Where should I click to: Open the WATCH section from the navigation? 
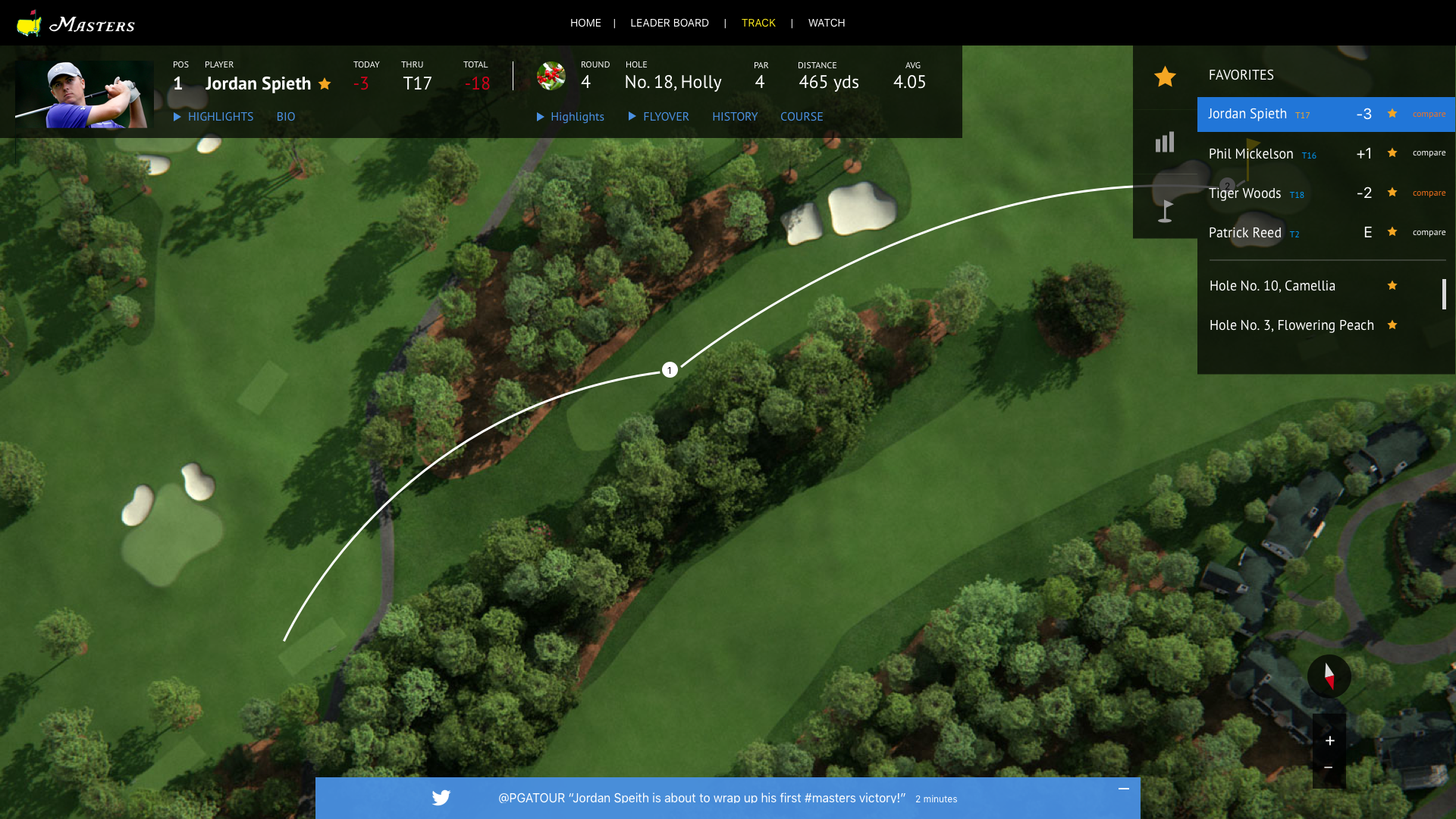click(826, 23)
